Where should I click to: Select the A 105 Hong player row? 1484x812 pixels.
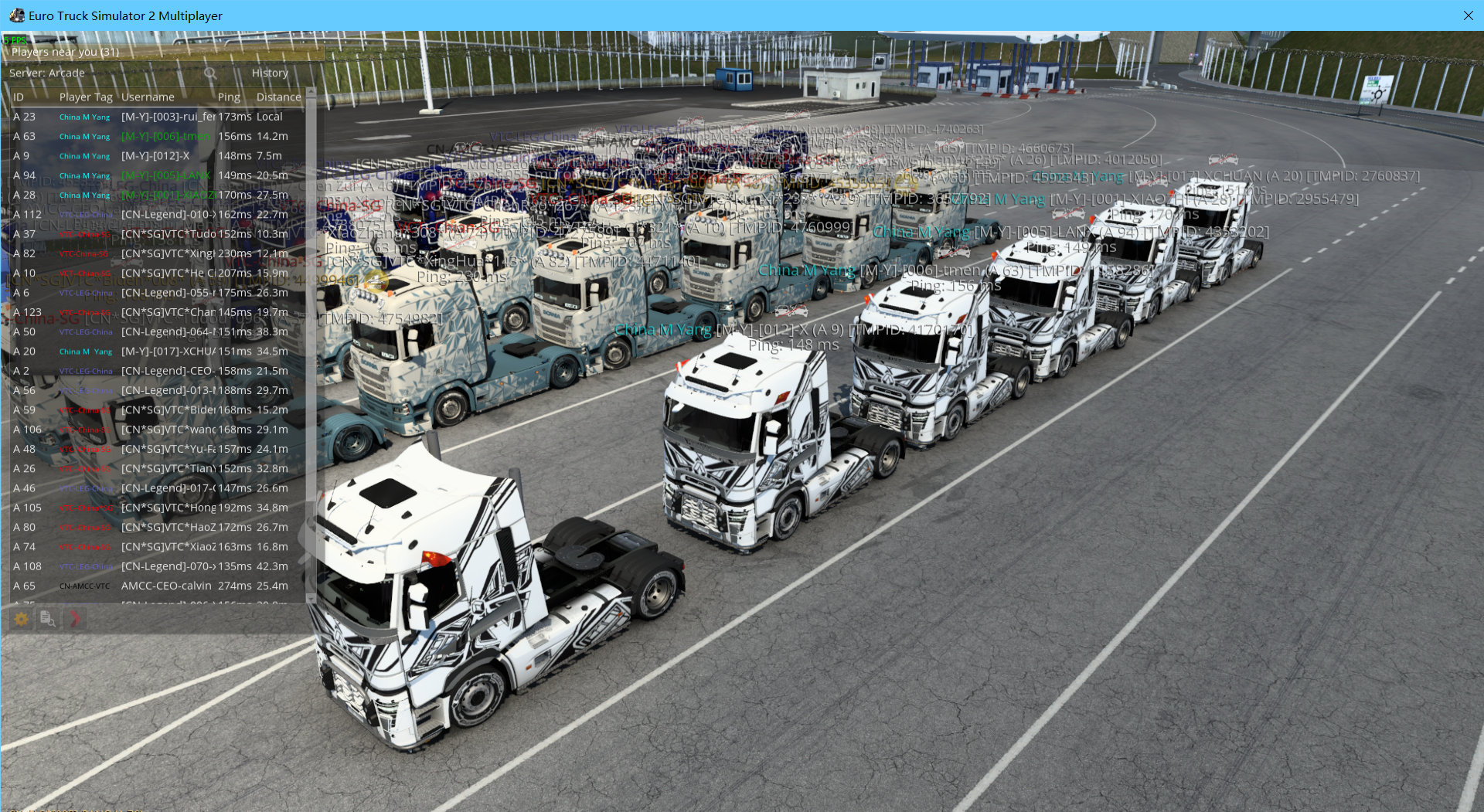[155, 508]
